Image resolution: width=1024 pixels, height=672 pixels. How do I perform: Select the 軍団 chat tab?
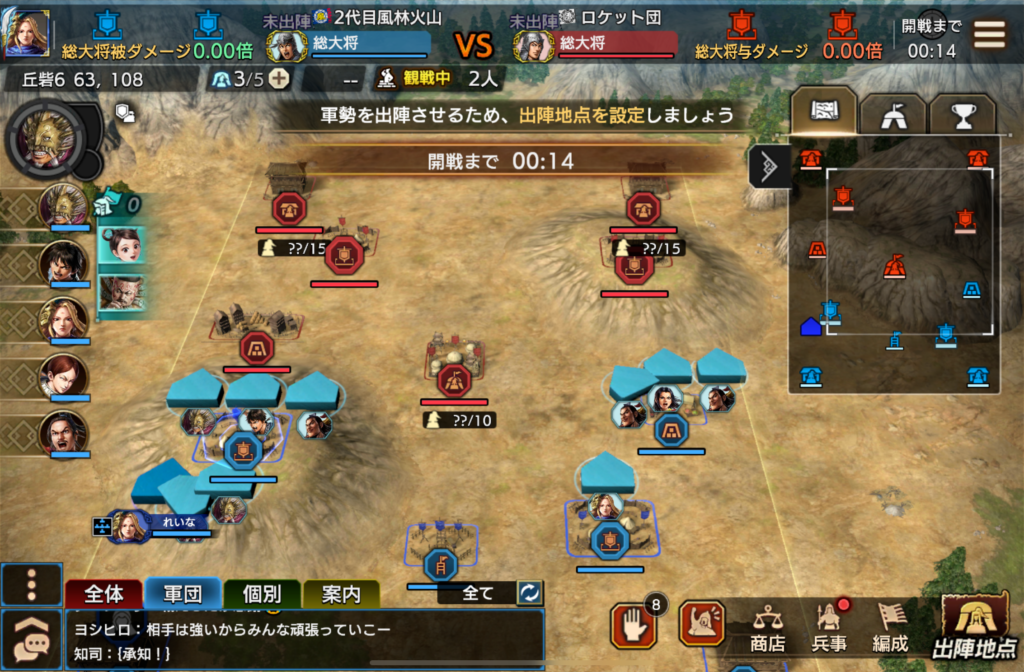coord(183,594)
